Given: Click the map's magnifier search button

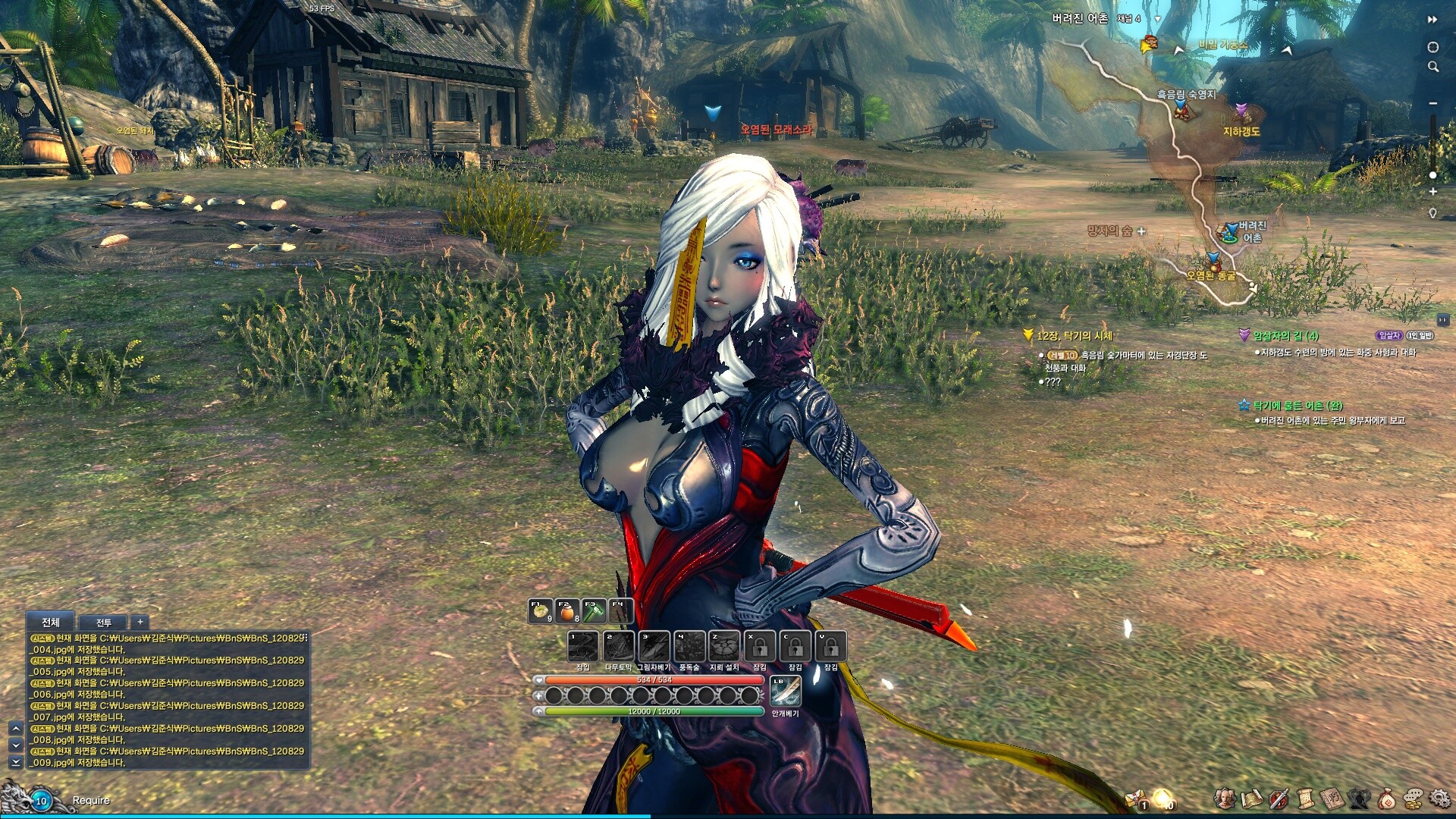Looking at the screenshot, I should point(1433,67).
